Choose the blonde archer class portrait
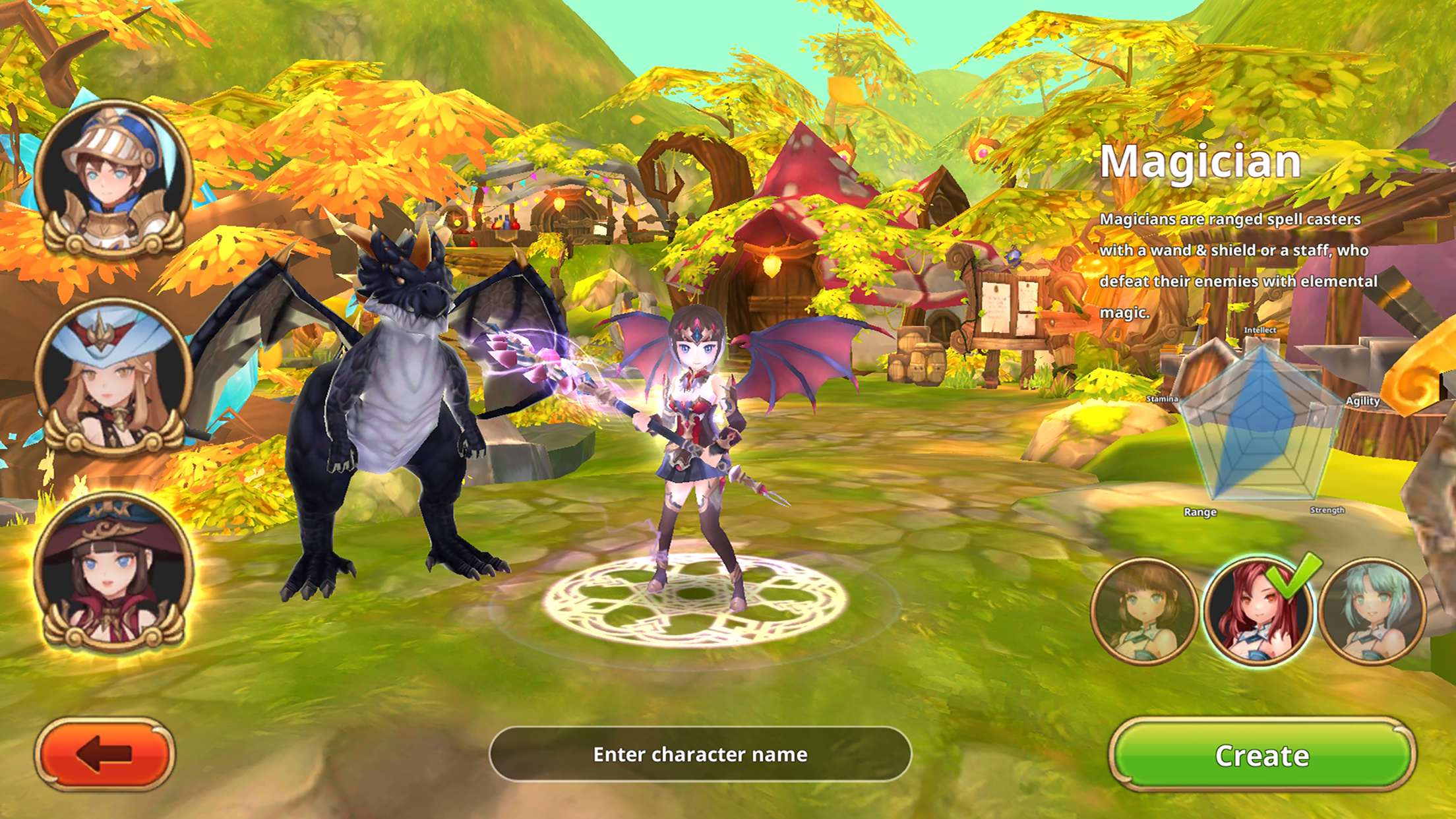The width and height of the screenshot is (1456, 819). 113,376
